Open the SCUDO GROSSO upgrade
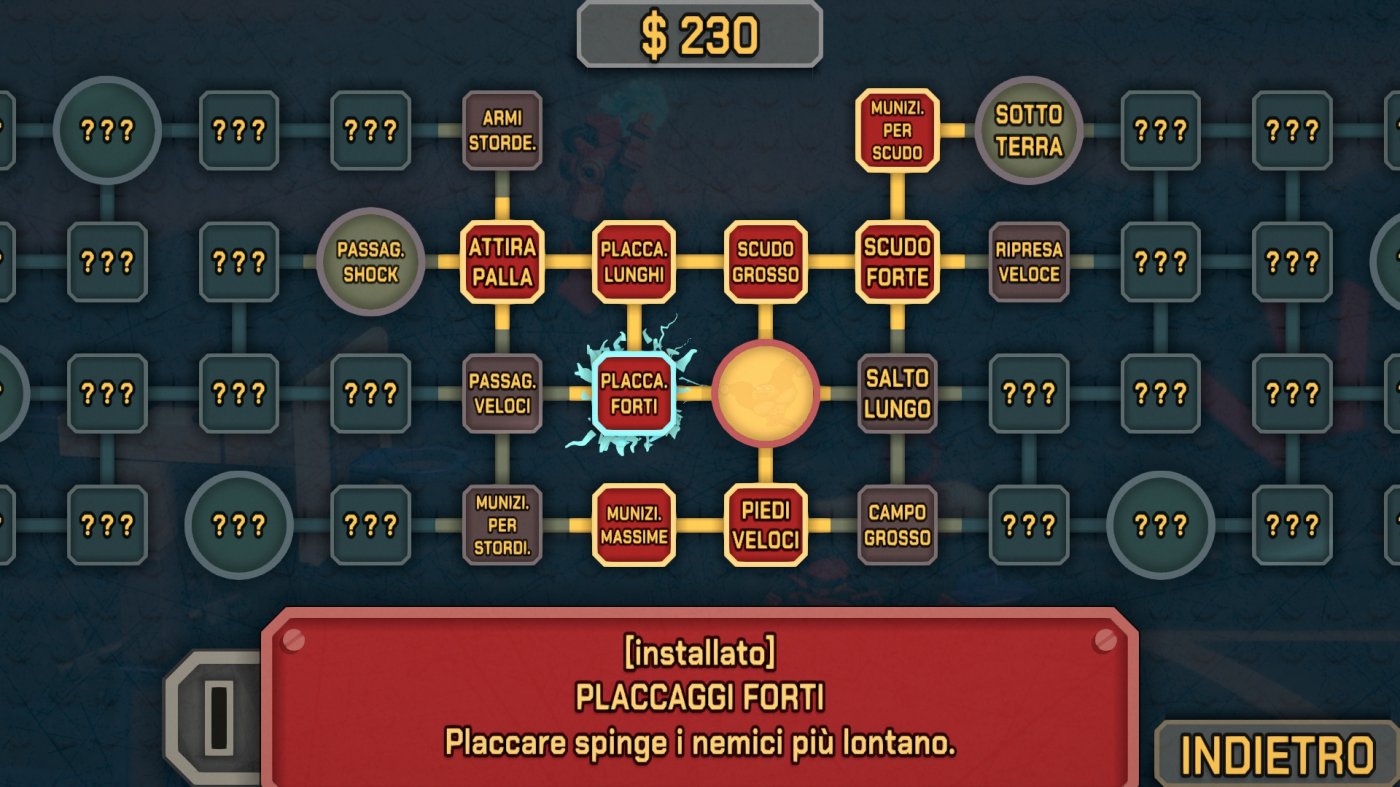The height and width of the screenshot is (787, 1400). point(765,262)
